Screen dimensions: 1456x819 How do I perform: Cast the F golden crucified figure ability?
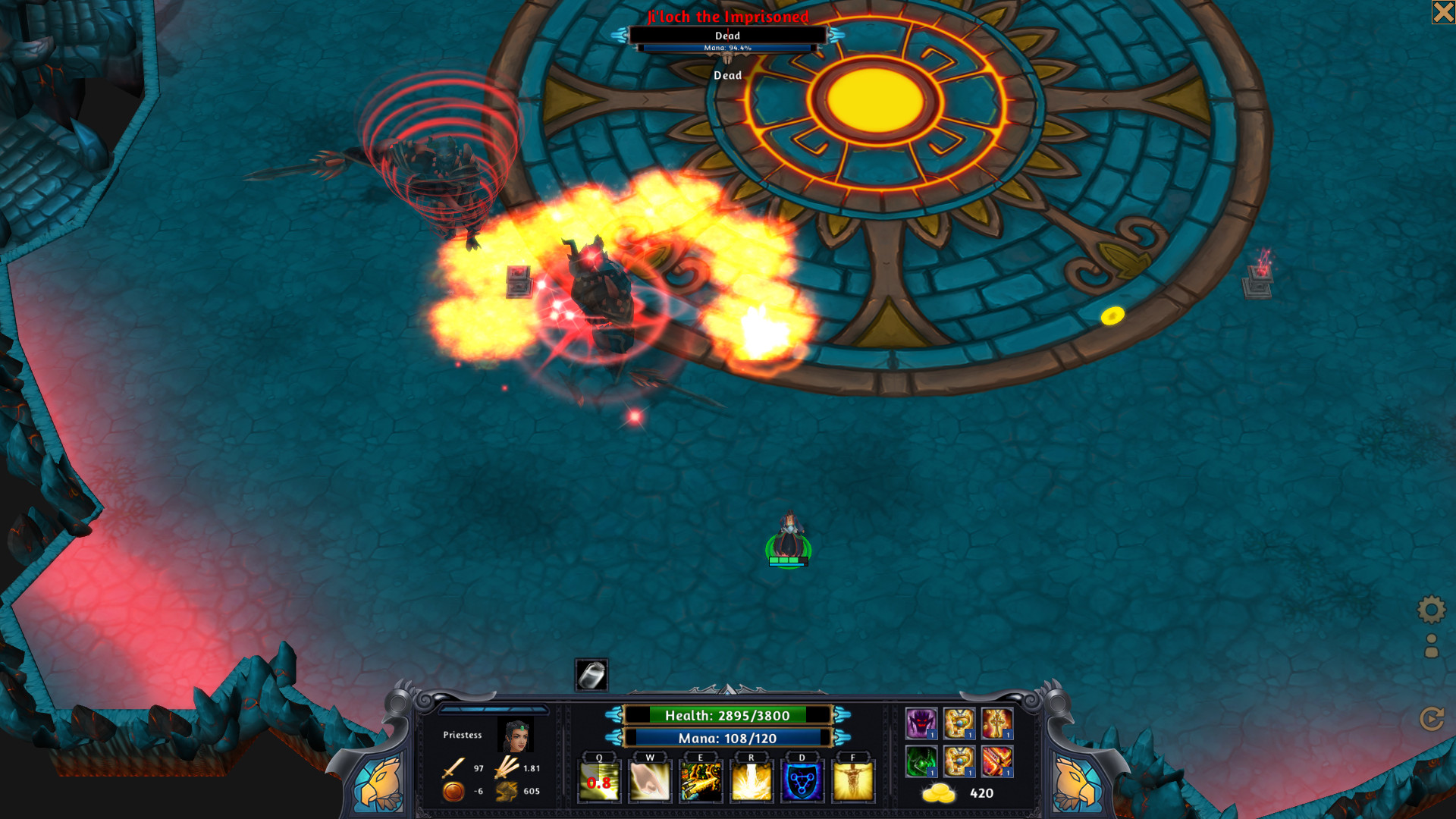pyautogui.click(x=853, y=781)
